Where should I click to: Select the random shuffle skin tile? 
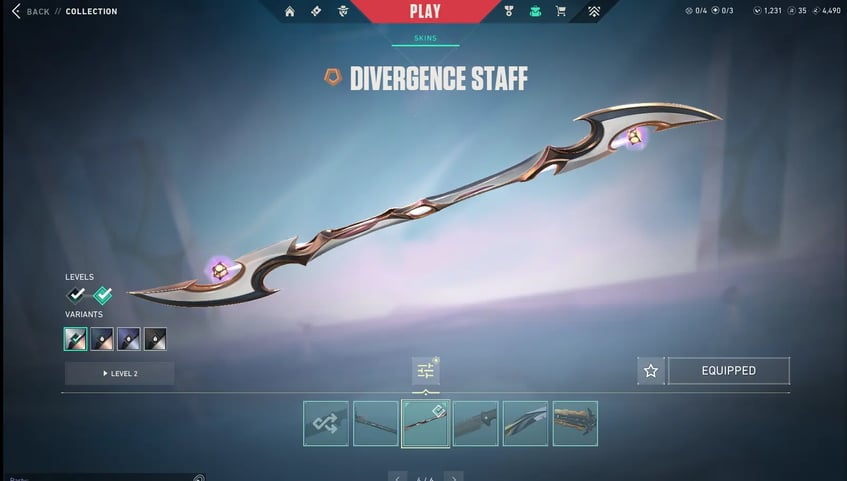click(326, 423)
